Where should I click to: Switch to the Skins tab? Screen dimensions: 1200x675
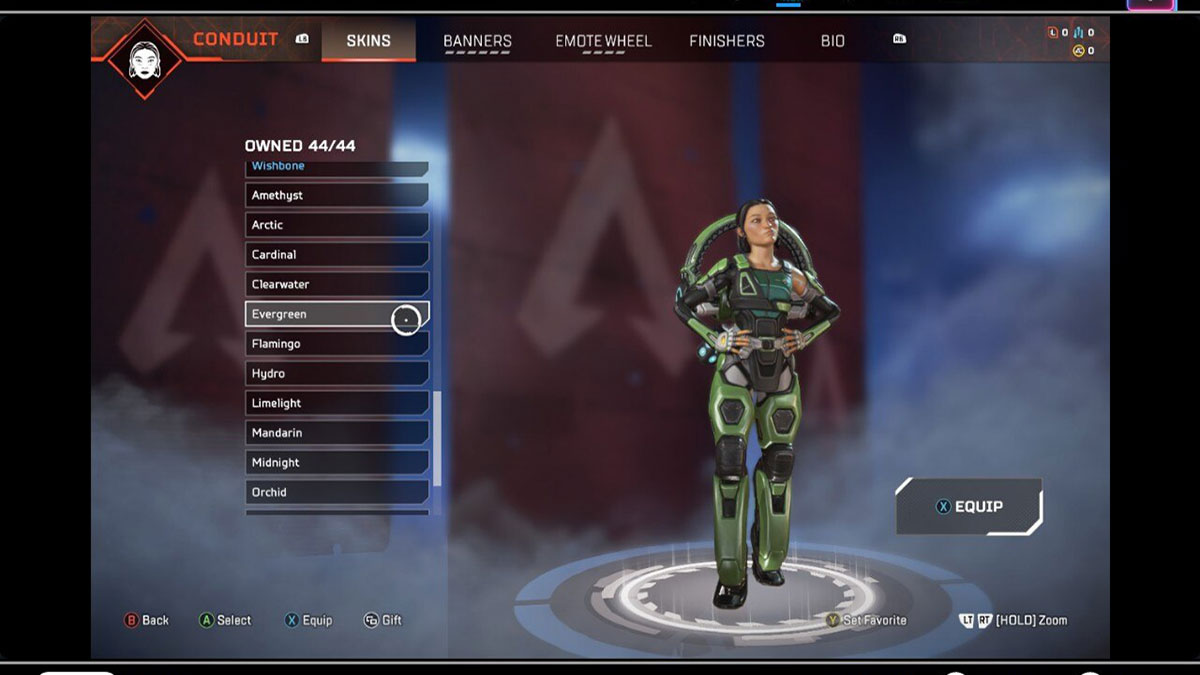click(368, 41)
